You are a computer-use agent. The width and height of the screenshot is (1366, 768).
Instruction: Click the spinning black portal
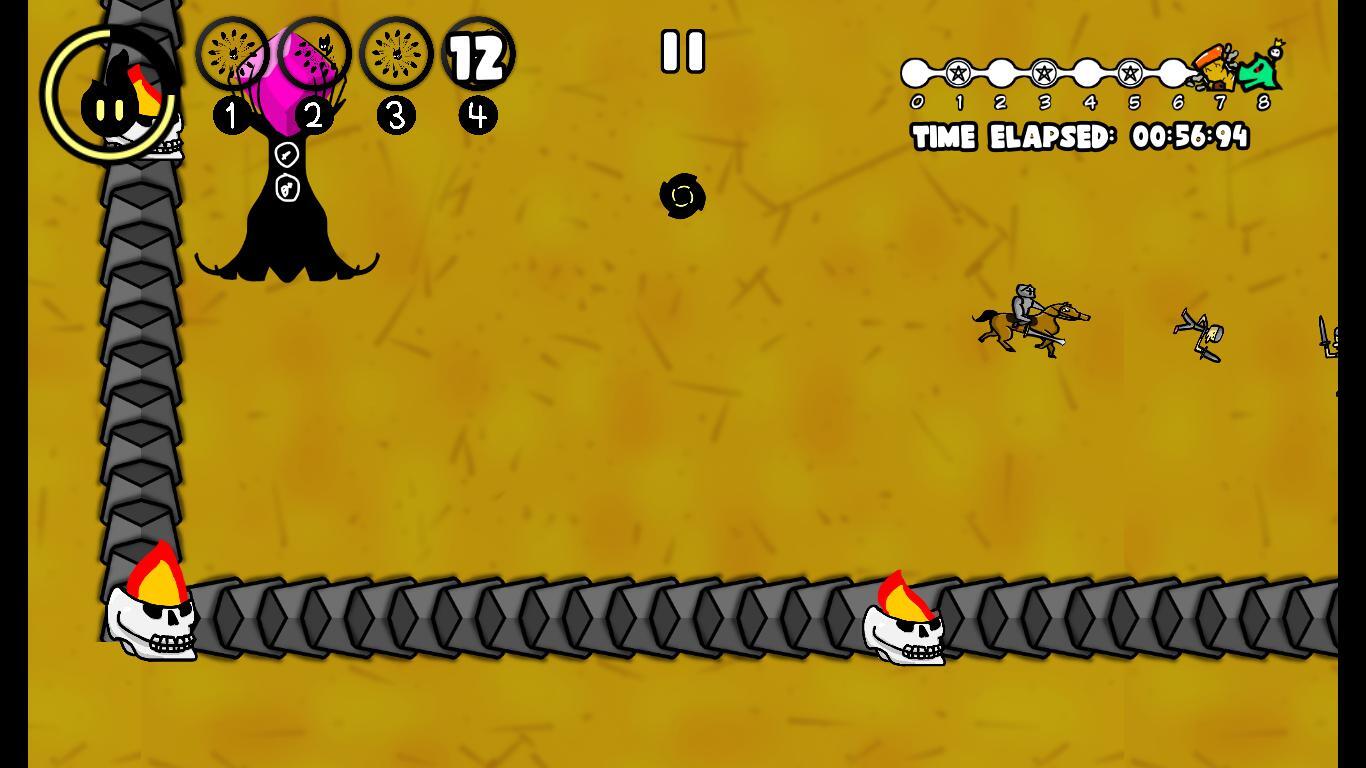click(683, 196)
